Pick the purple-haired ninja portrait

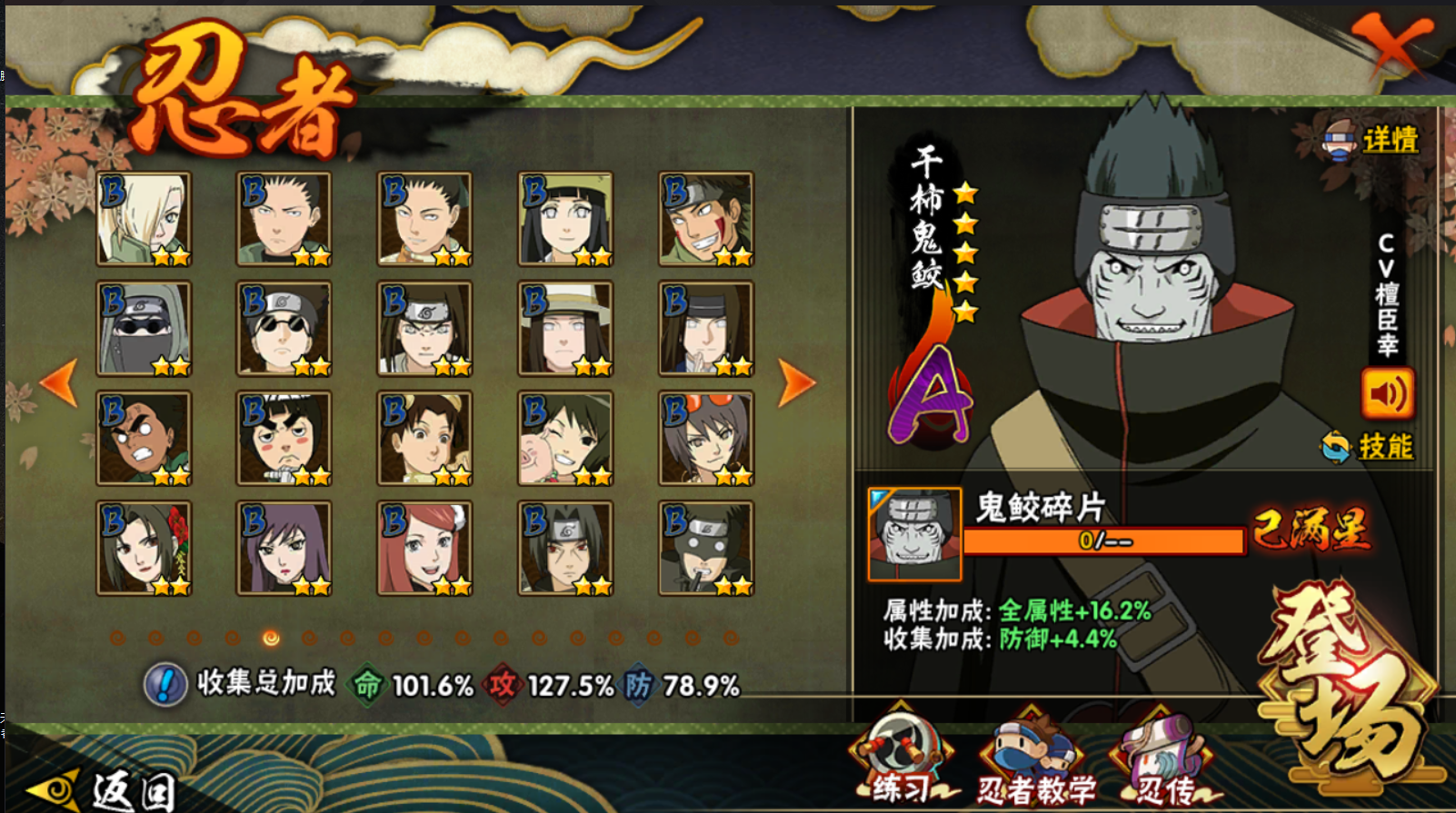pyautogui.click(x=284, y=548)
